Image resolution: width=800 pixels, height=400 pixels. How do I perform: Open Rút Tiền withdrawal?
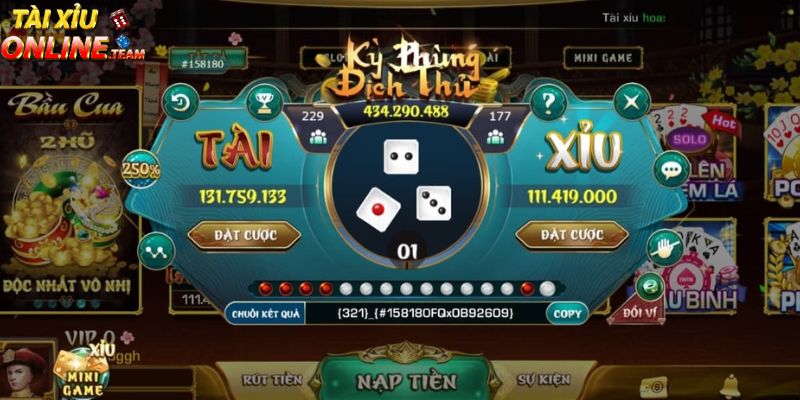(271, 380)
